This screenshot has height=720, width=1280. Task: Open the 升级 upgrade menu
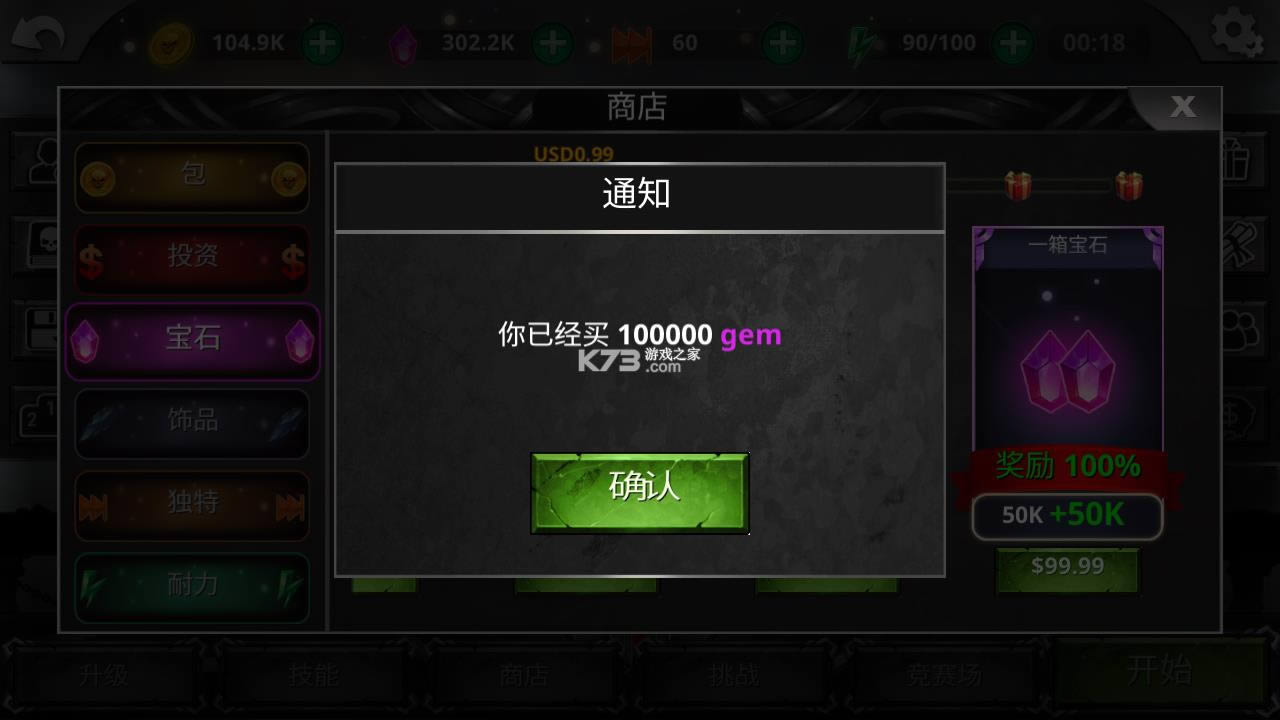click(104, 675)
